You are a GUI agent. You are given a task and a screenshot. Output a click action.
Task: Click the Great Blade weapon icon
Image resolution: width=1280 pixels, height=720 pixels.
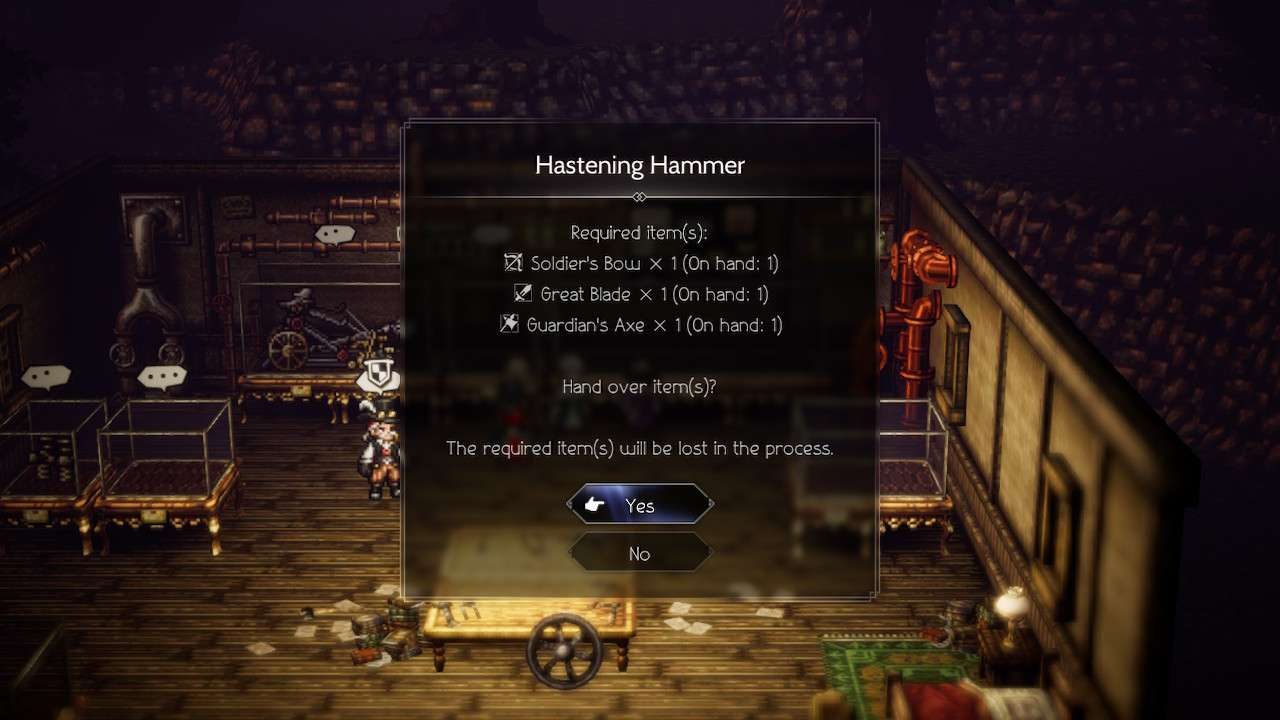coord(524,293)
